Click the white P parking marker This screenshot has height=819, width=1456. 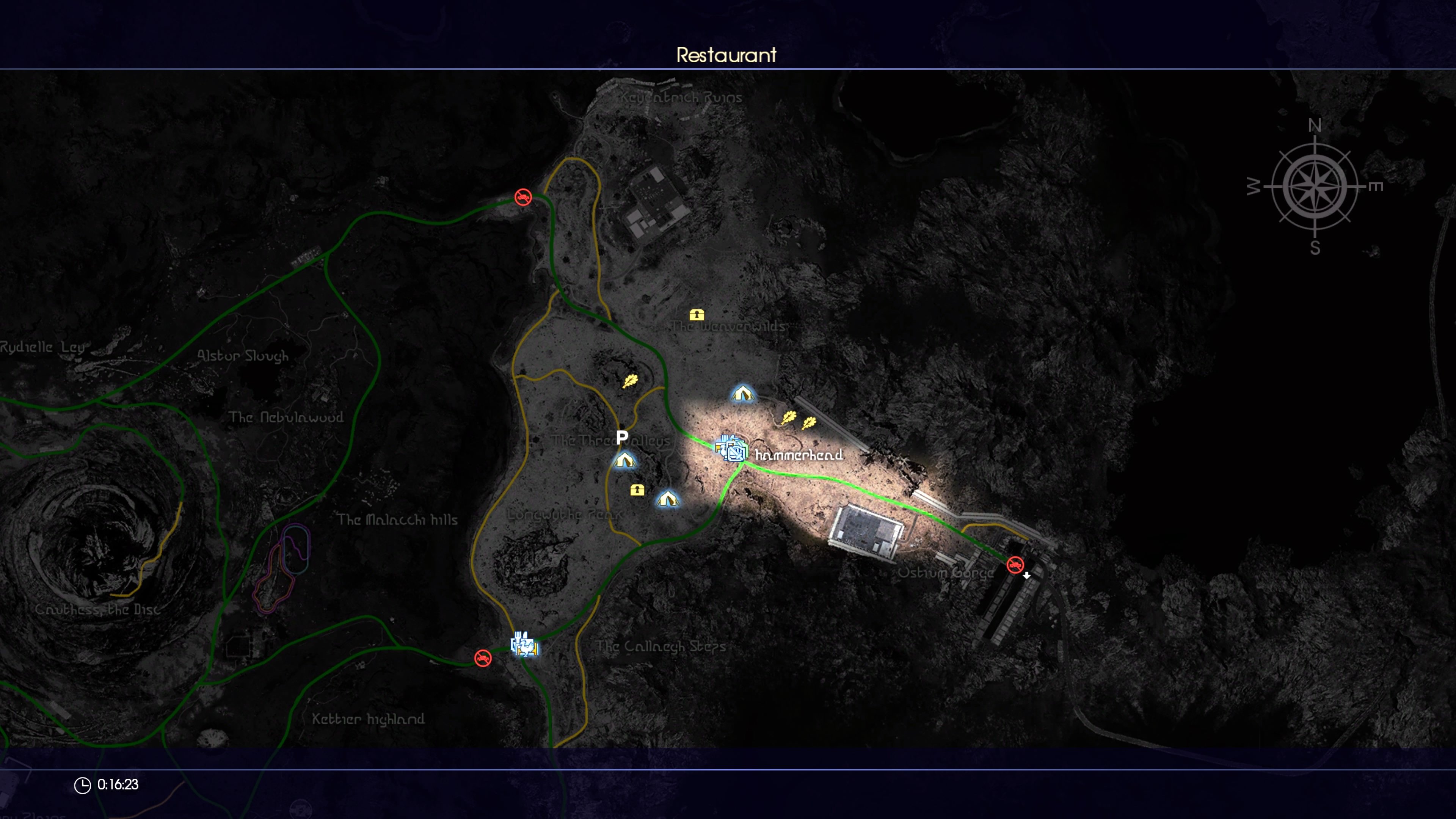[622, 437]
